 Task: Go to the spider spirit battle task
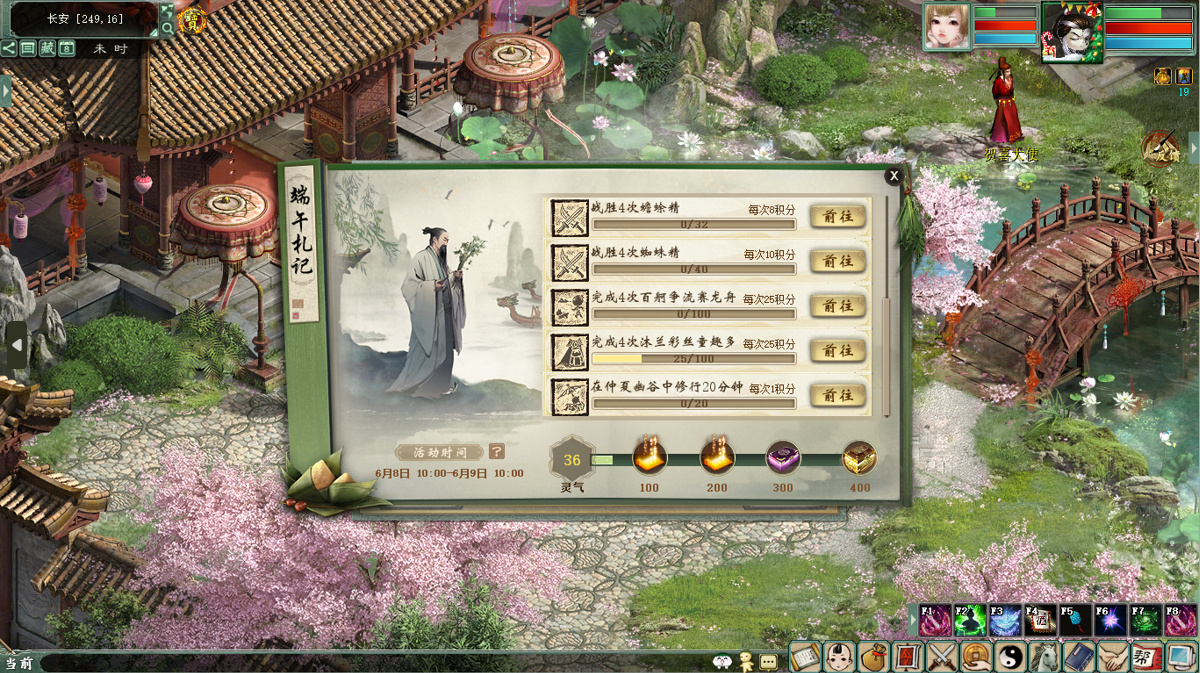[837, 261]
